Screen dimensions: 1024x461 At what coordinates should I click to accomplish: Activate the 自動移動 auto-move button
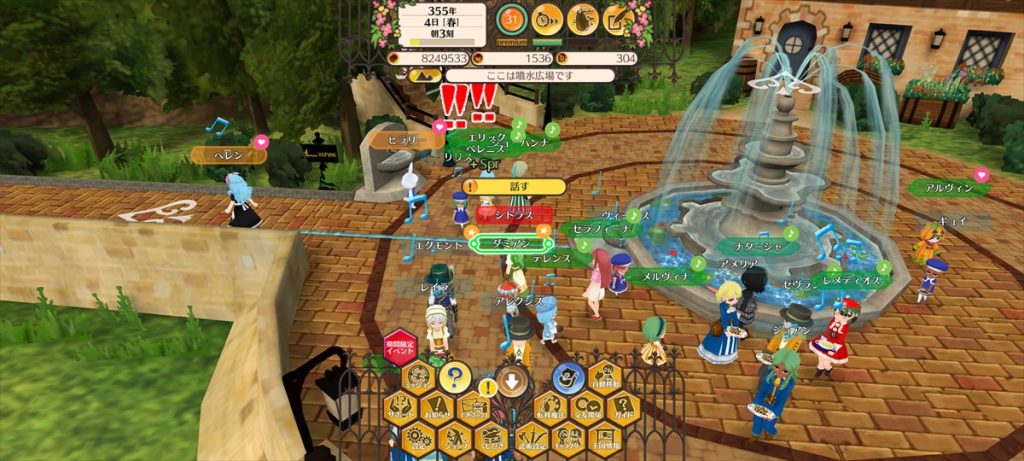pyautogui.click(x=606, y=378)
